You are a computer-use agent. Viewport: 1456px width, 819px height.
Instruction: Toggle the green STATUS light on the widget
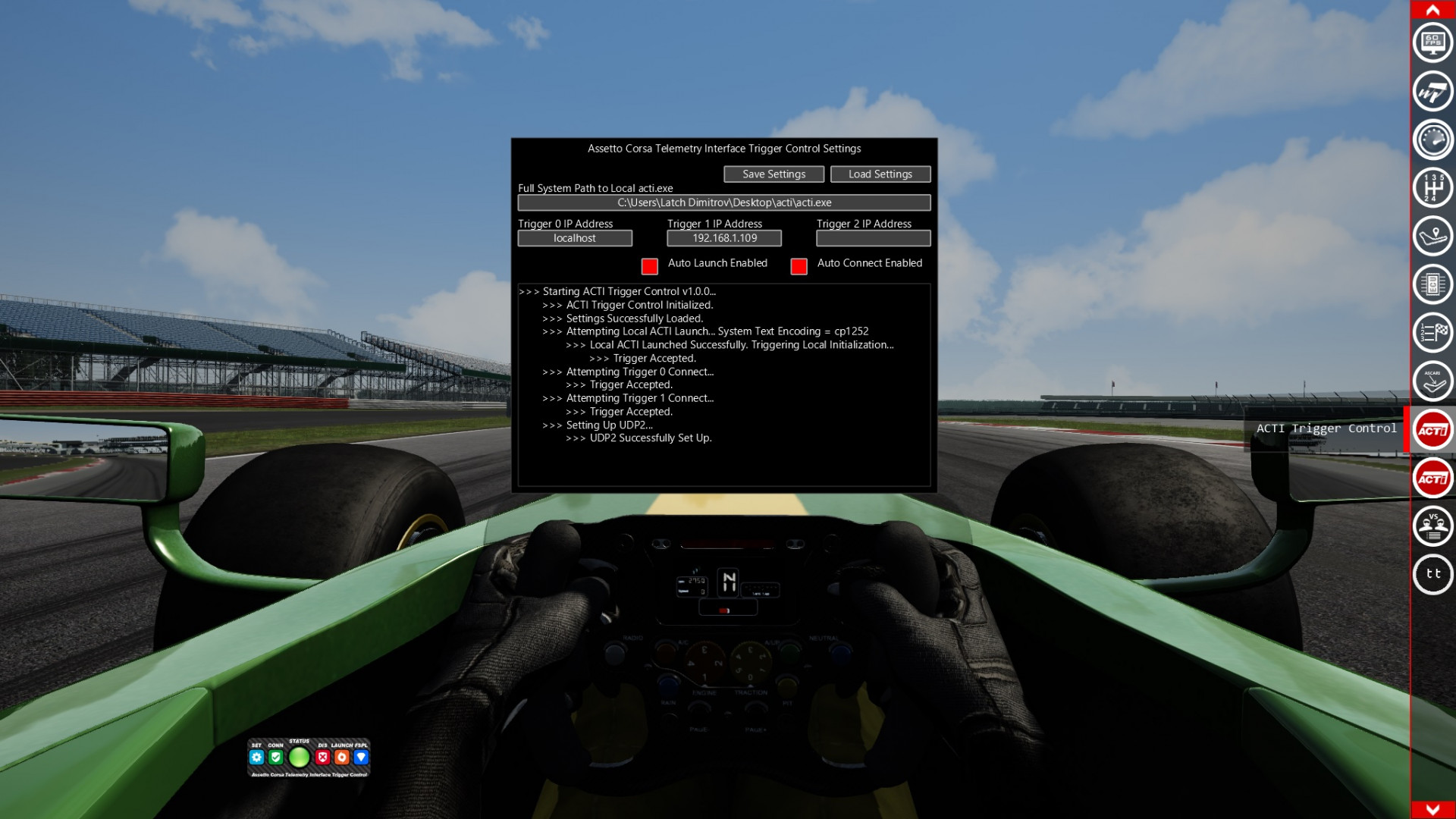pos(299,757)
